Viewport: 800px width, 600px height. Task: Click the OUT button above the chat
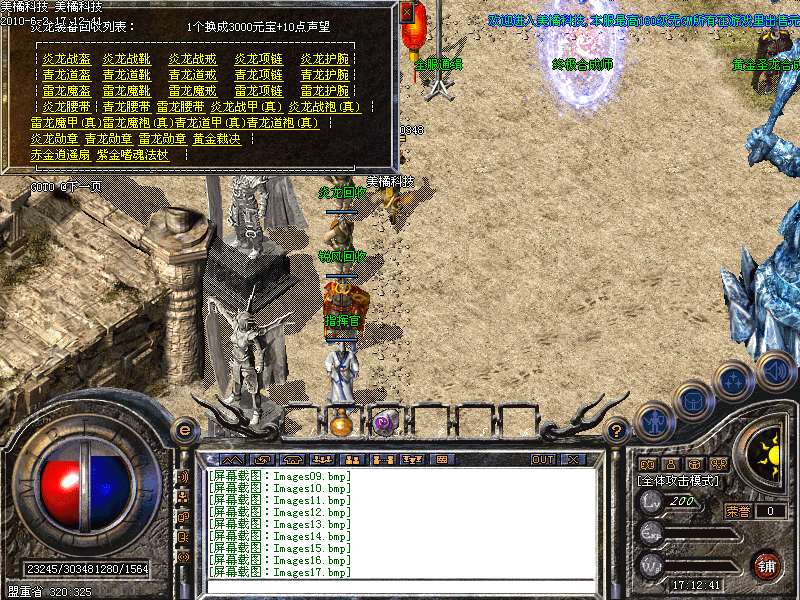tap(542, 460)
